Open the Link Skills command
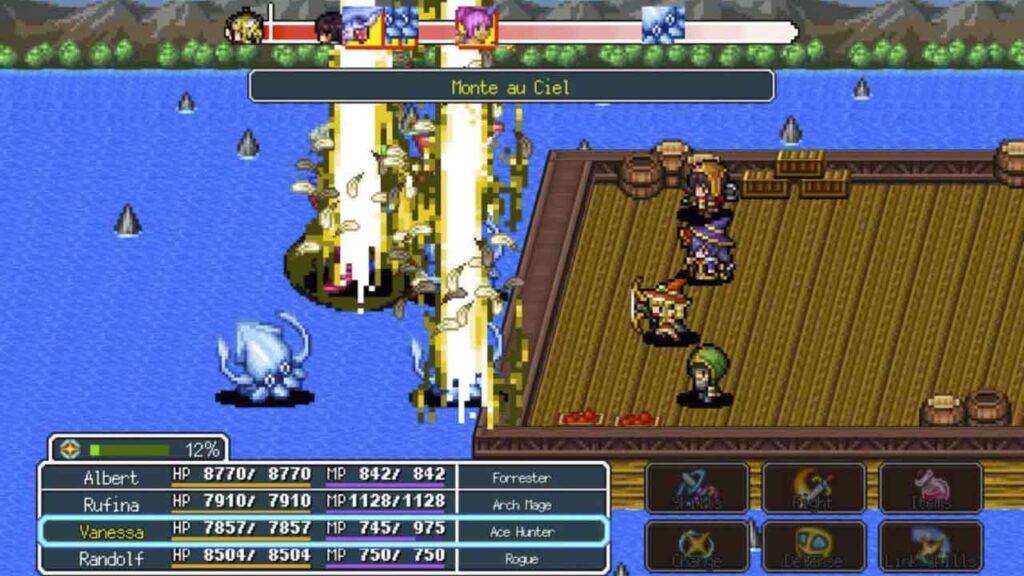The image size is (1024, 576). click(x=930, y=545)
